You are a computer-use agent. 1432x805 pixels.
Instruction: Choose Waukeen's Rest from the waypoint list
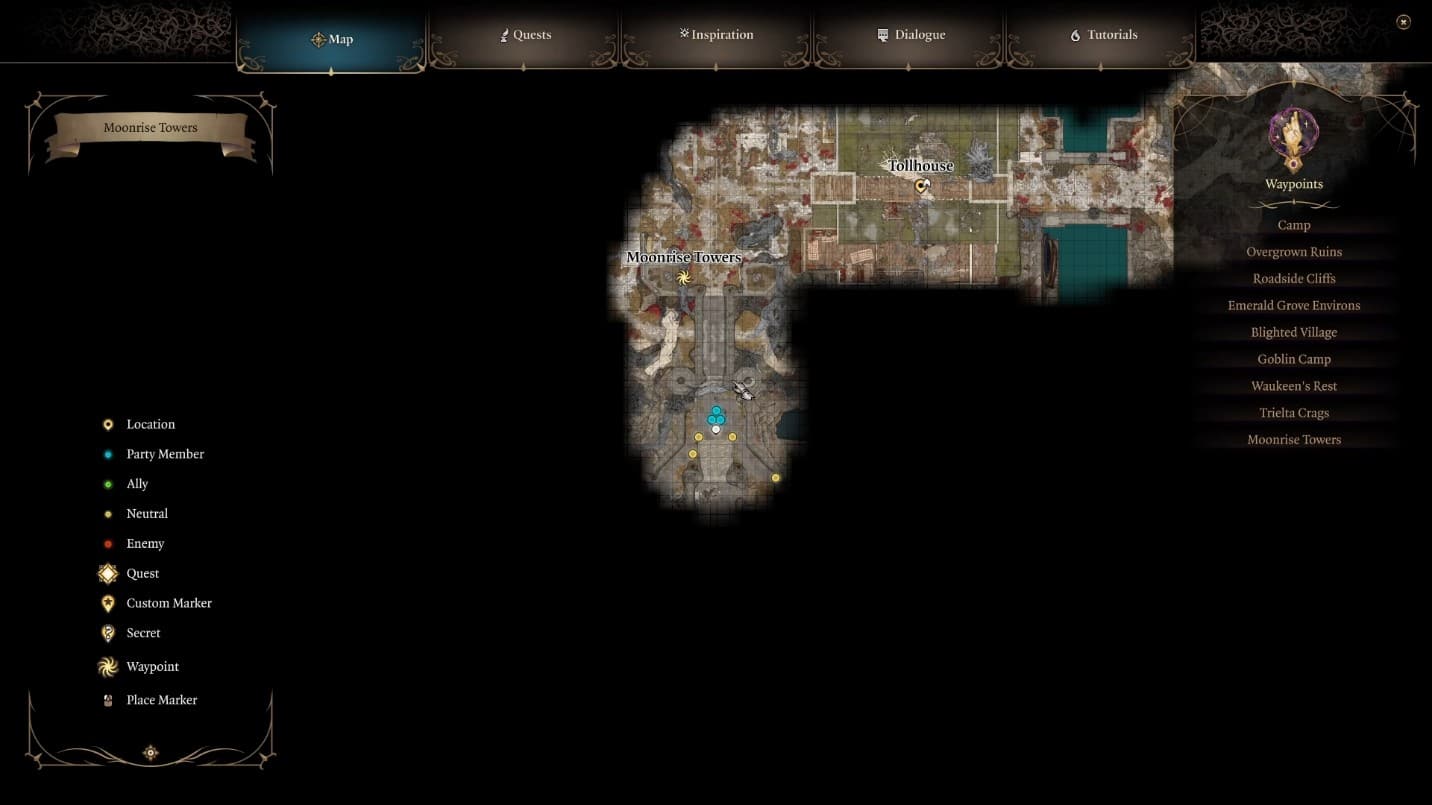(1293, 385)
